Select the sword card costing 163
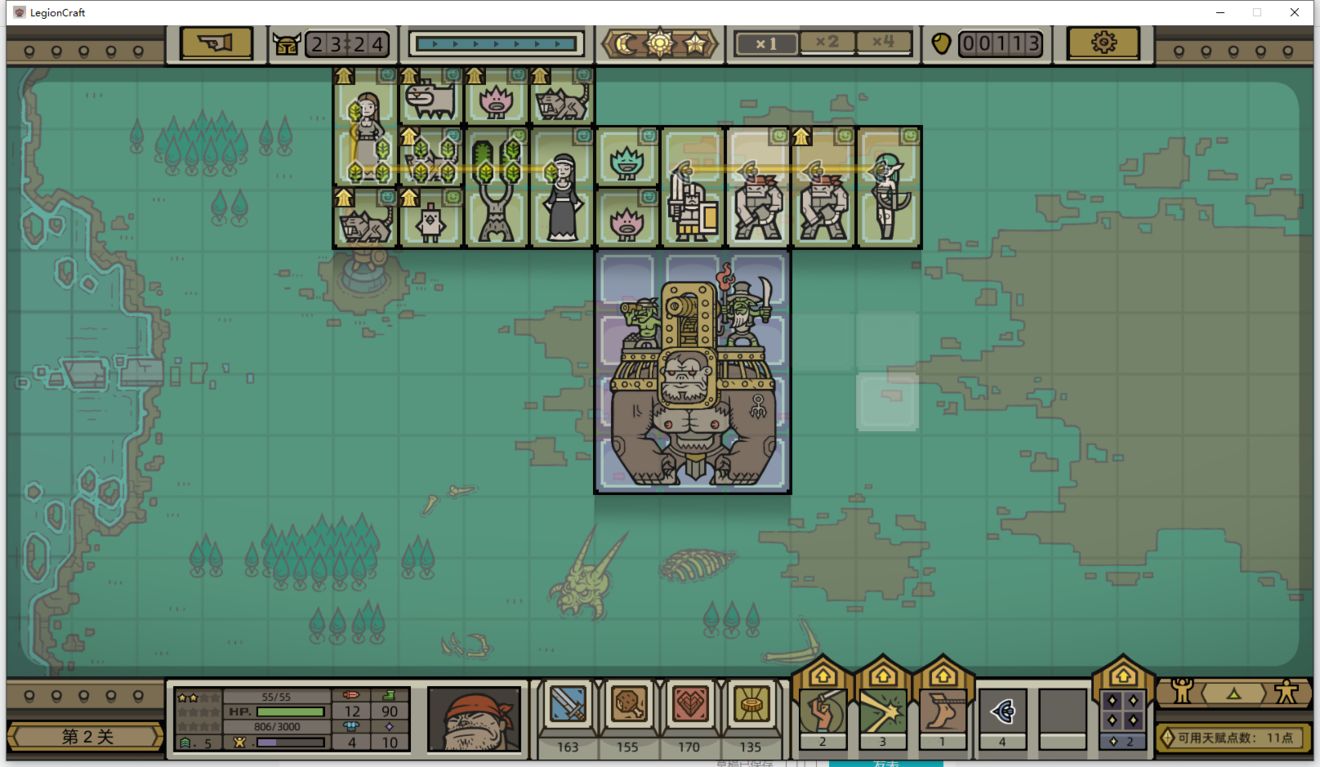The height and width of the screenshot is (767, 1320). pos(568,708)
